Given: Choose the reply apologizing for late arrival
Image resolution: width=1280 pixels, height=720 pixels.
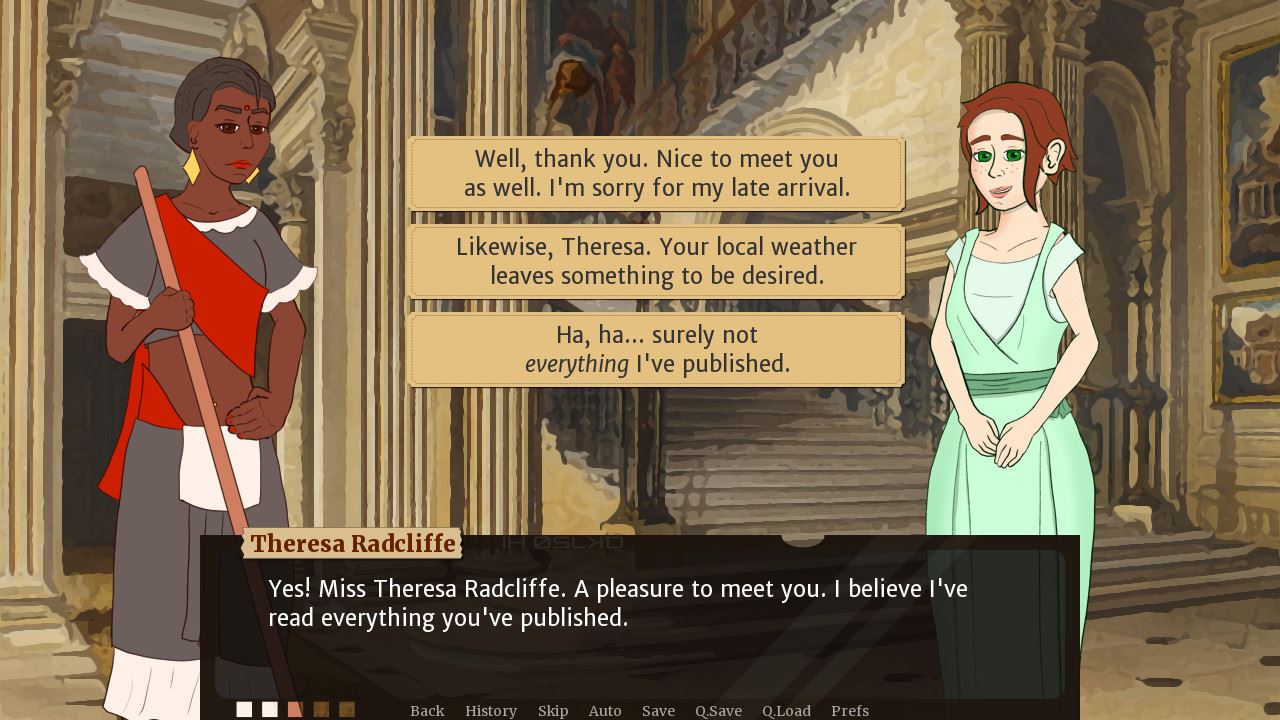Looking at the screenshot, I should (656, 173).
